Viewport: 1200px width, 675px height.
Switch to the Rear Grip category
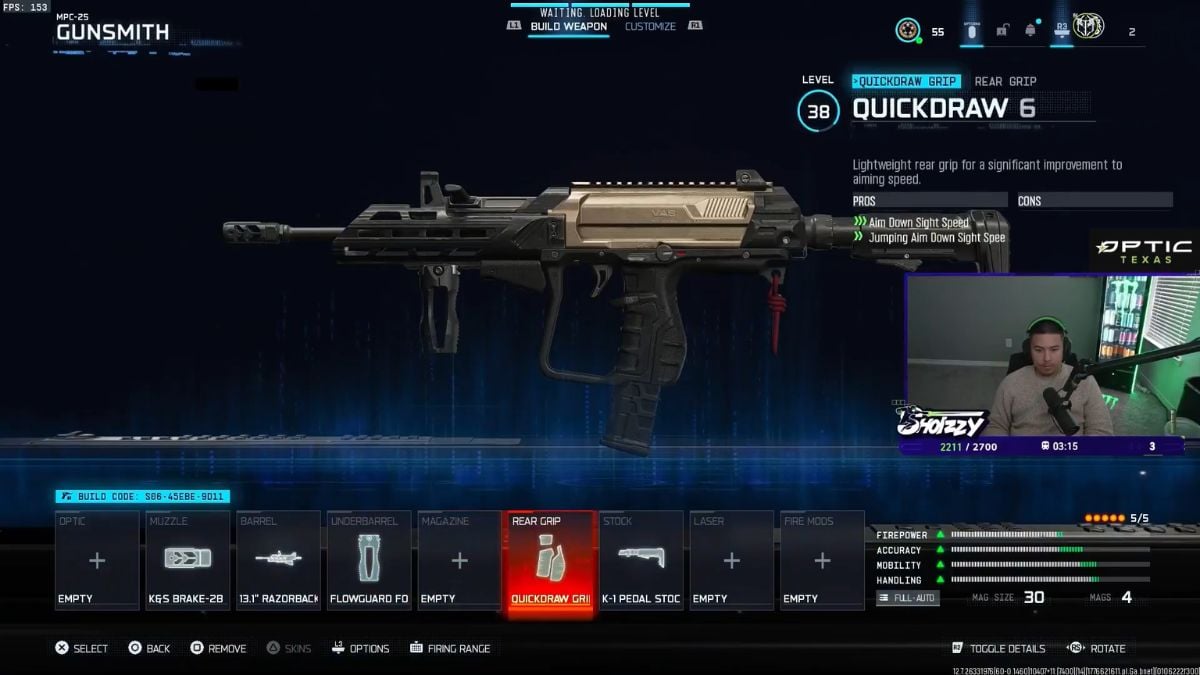(1005, 81)
